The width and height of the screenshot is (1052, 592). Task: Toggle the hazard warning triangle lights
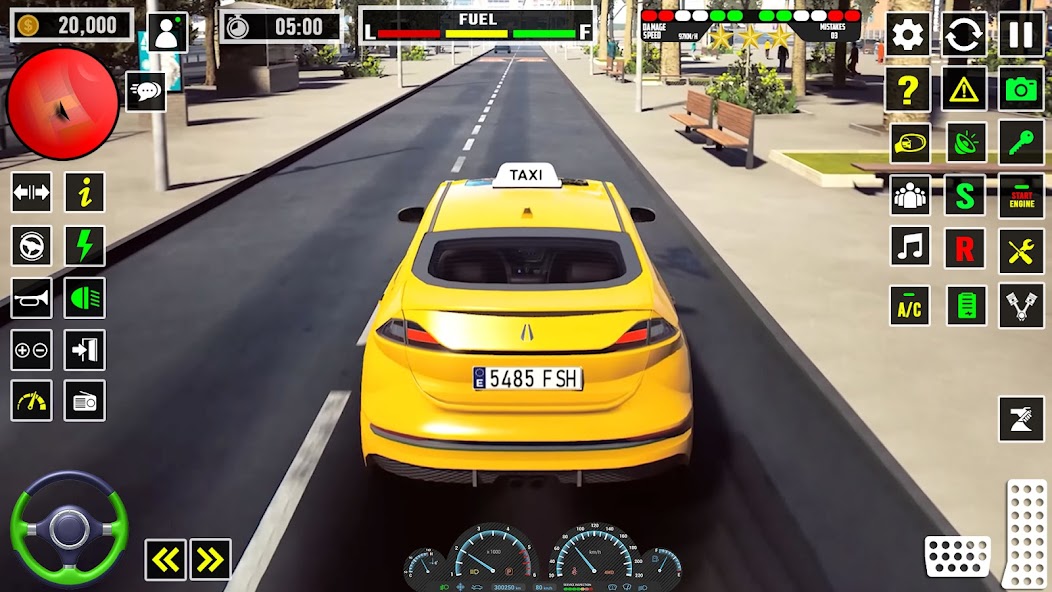964,89
